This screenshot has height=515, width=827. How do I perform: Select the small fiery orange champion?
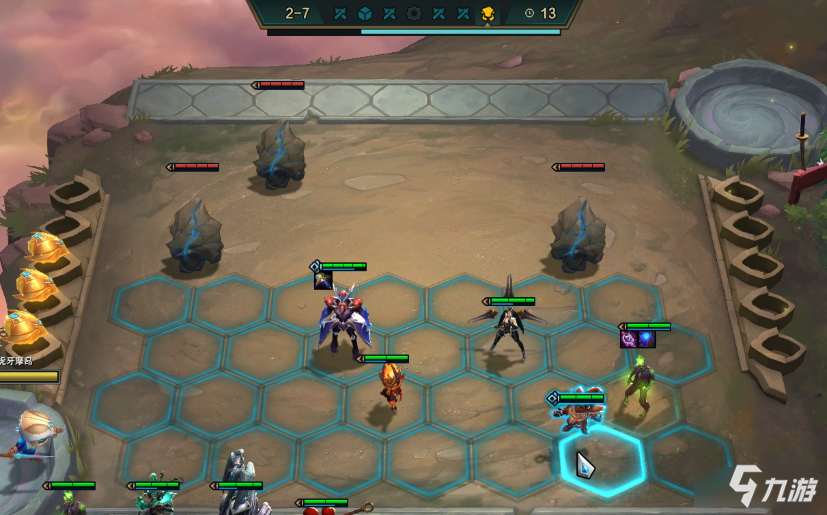(x=388, y=385)
